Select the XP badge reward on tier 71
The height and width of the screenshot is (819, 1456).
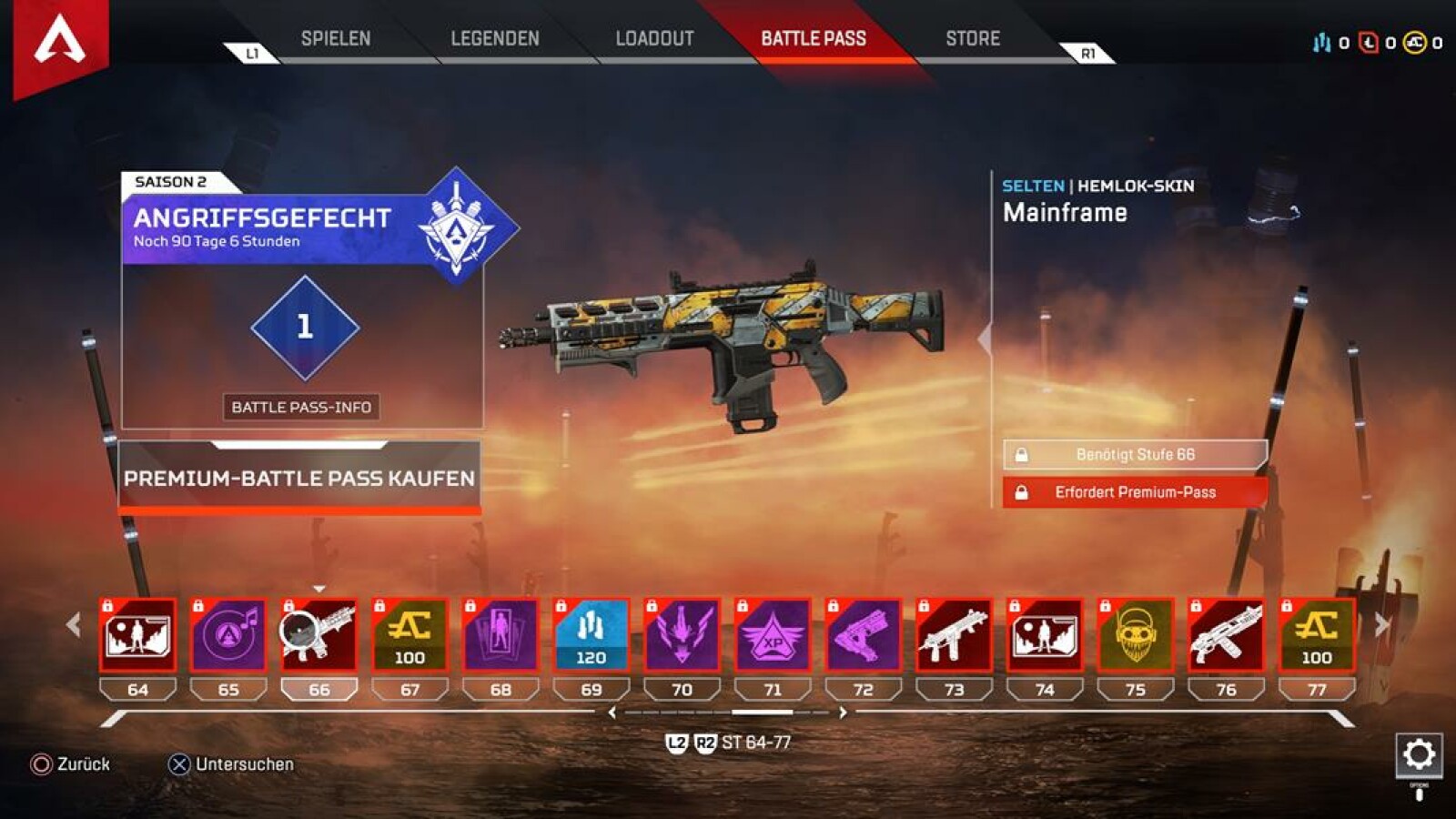point(773,634)
